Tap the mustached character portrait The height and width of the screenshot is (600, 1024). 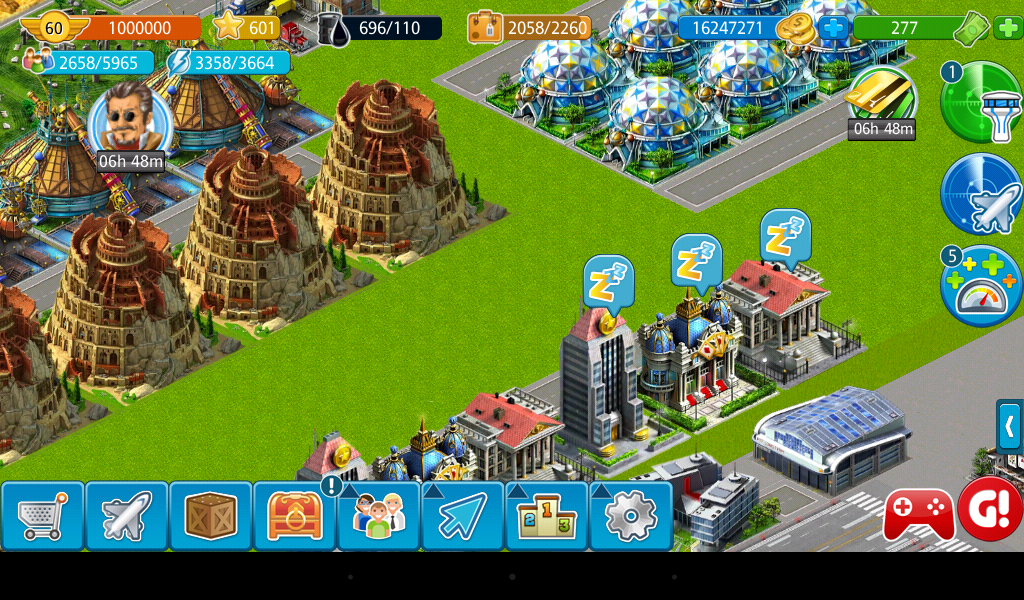(x=126, y=119)
